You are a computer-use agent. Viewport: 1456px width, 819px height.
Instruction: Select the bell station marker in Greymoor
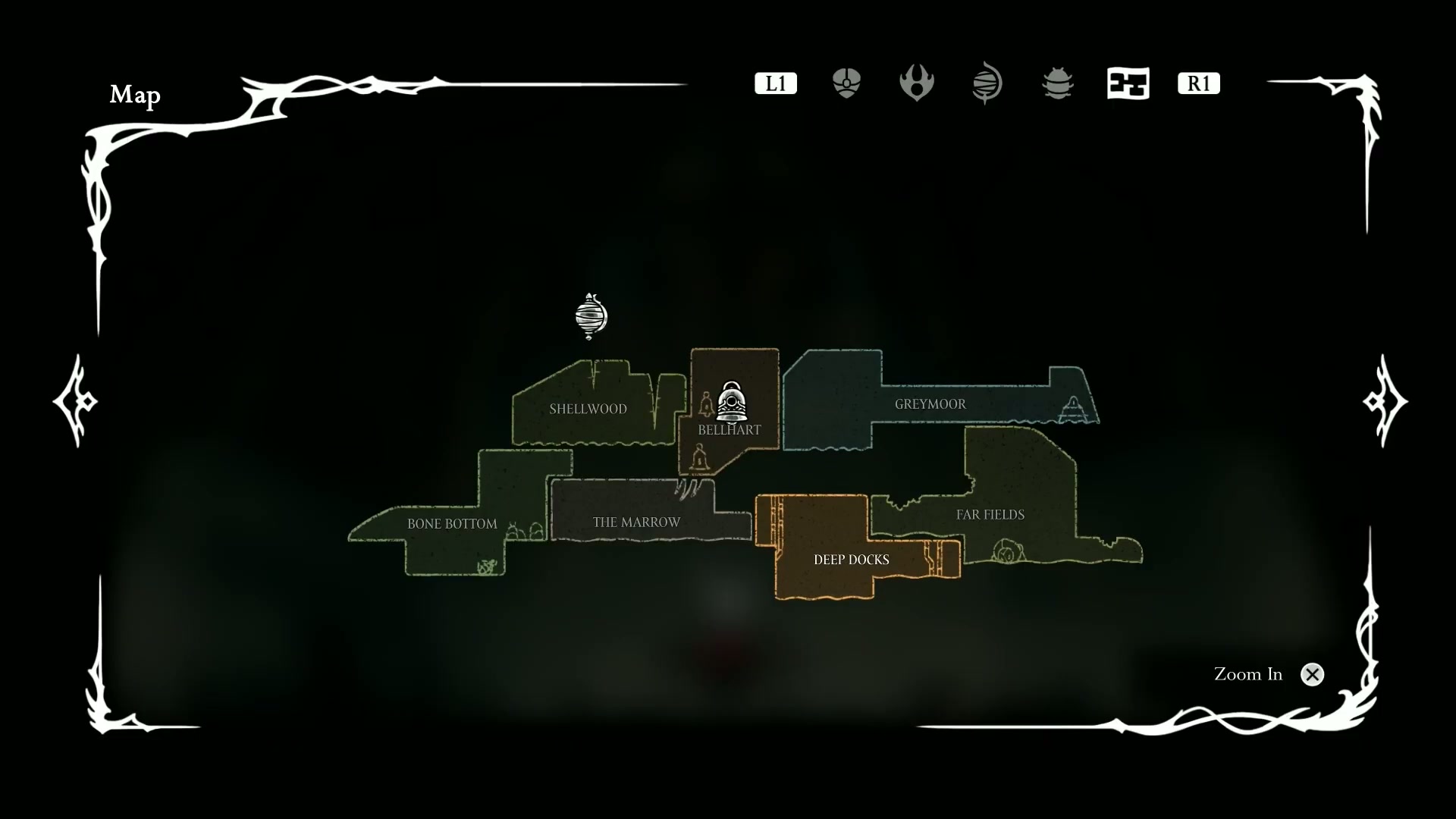pos(1072,409)
